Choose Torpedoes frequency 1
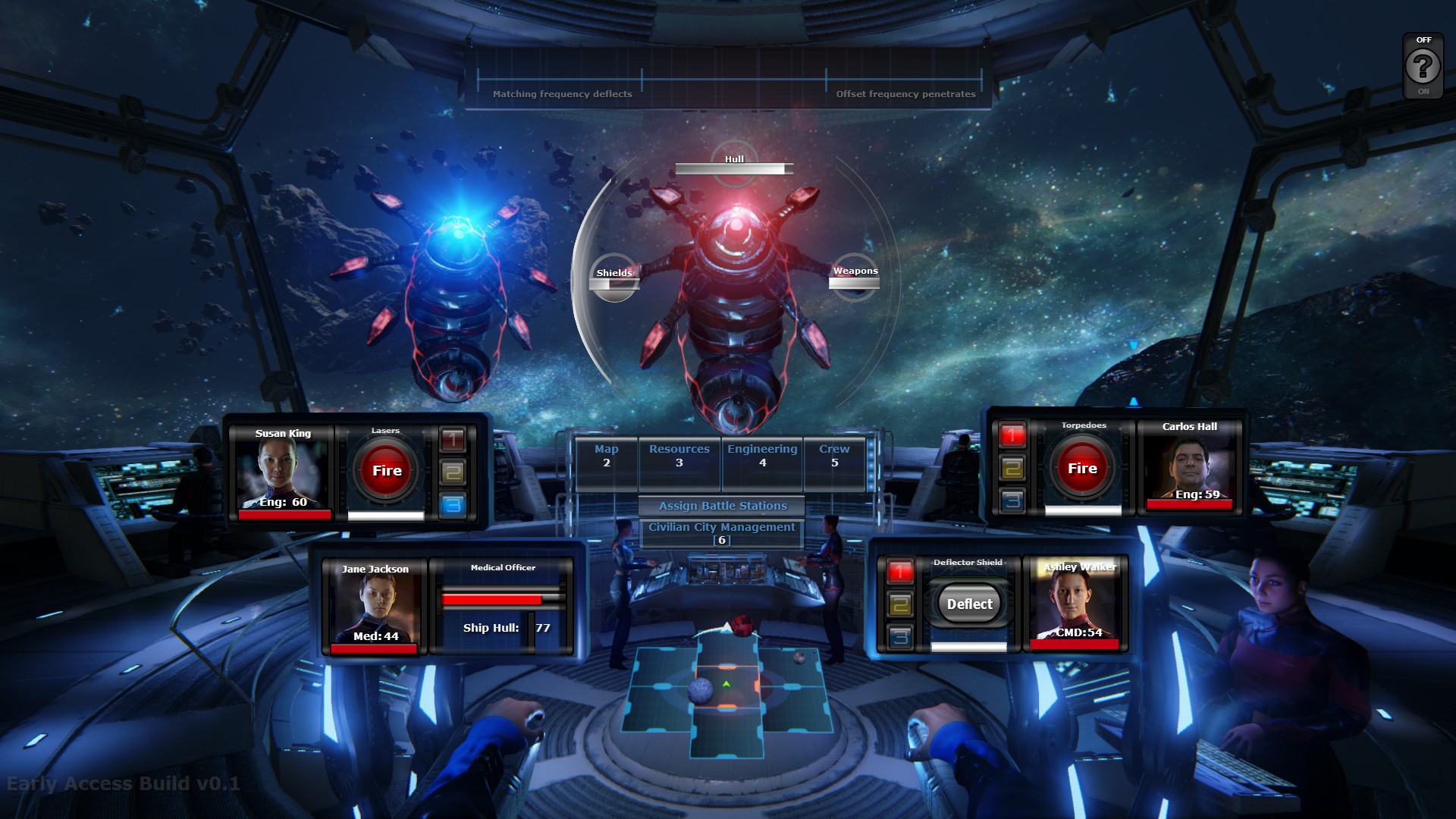 (x=1012, y=435)
